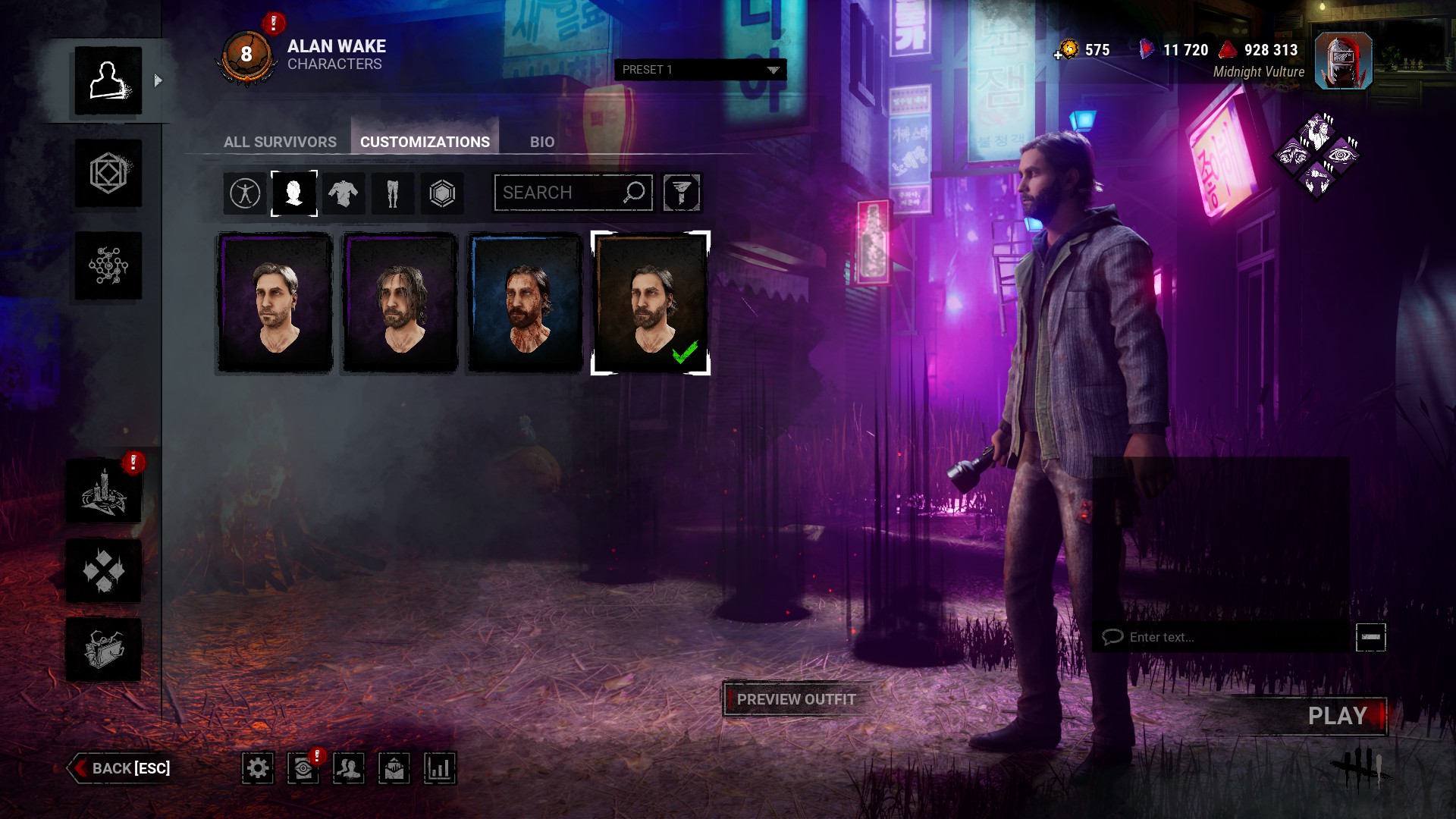The height and width of the screenshot is (819, 1456).
Task: Select the charms hexagon category icon
Action: click(x=442, y=193)
